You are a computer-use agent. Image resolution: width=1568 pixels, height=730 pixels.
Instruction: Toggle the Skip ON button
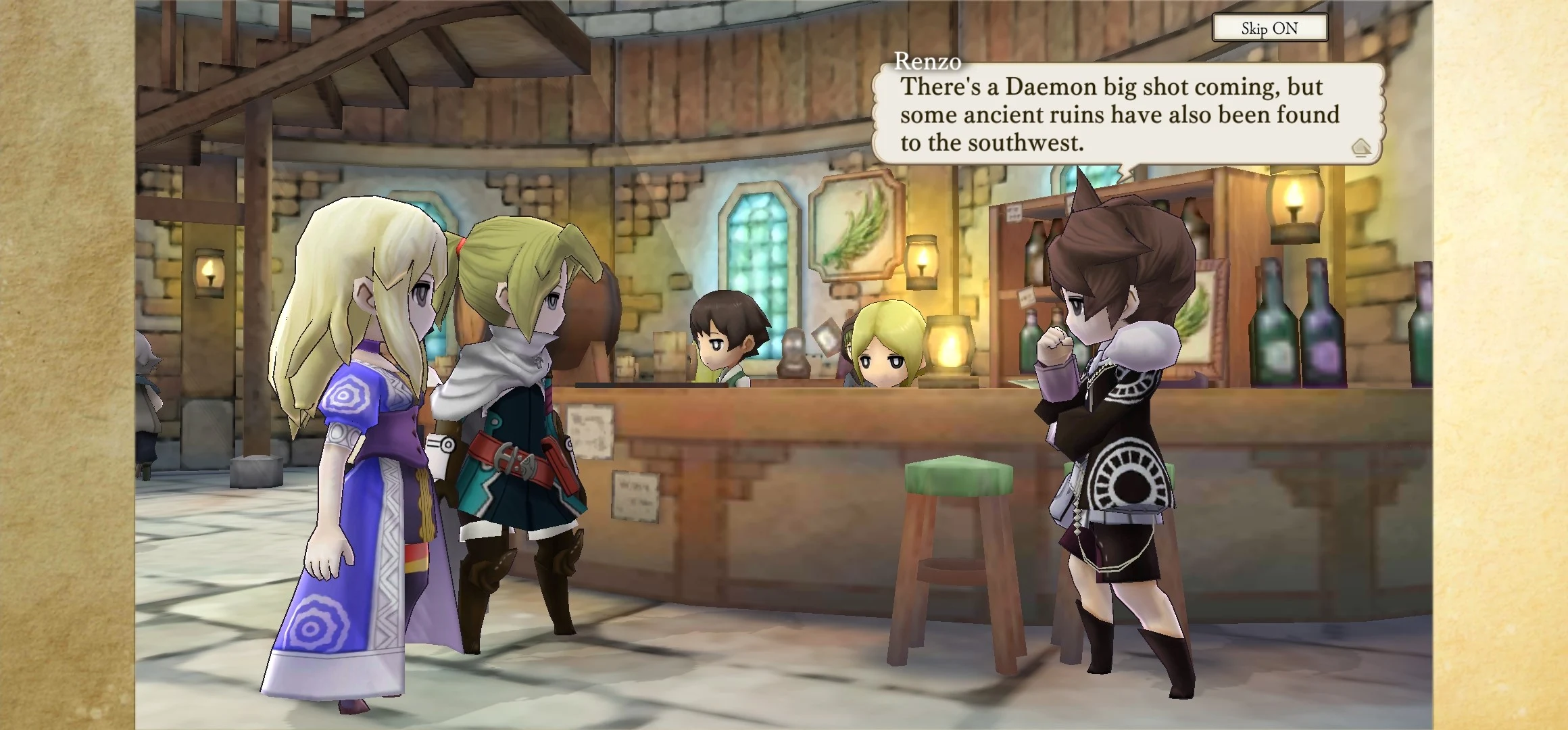(1269, 28)
